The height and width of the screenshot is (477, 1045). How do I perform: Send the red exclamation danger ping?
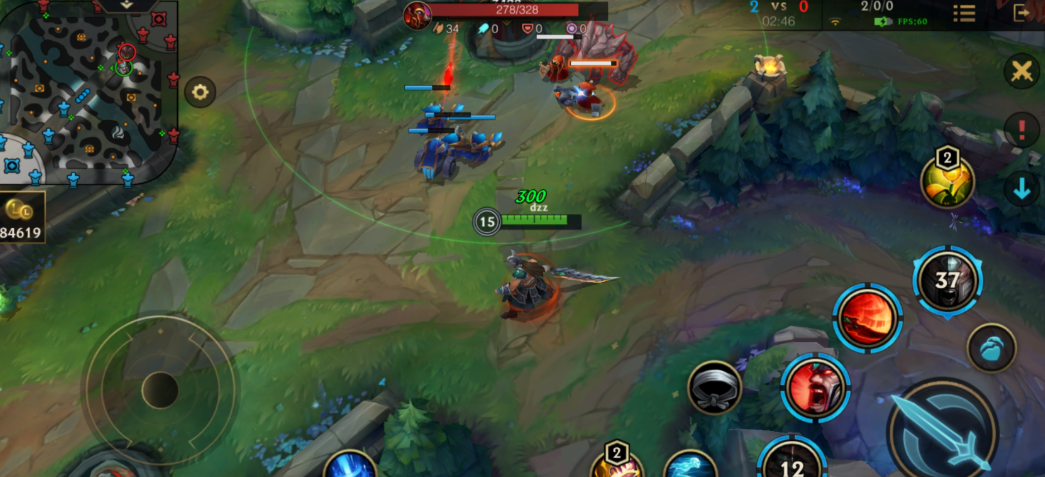coord(1022,130)
